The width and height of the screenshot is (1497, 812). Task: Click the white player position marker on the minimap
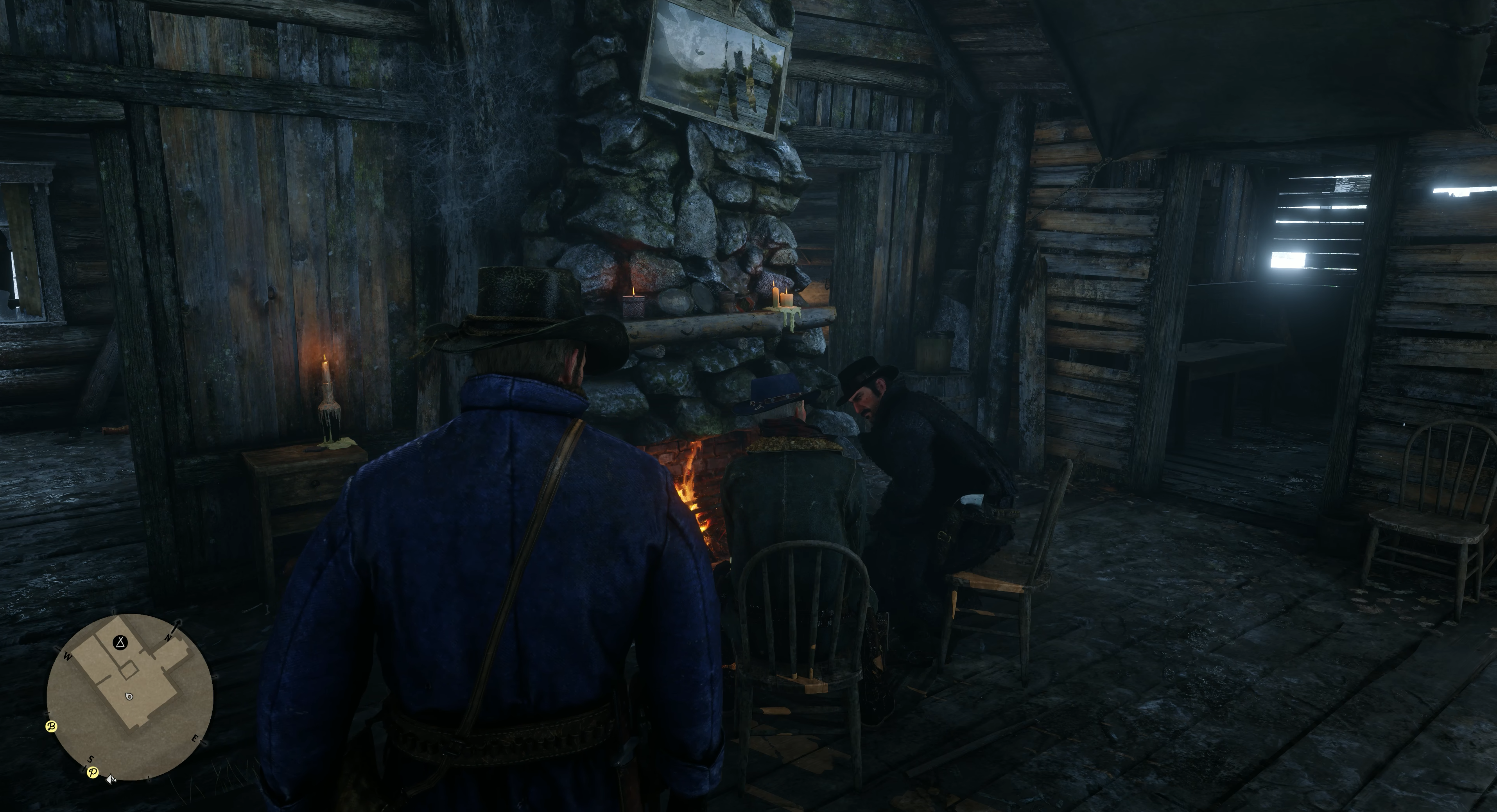point(129,697)
